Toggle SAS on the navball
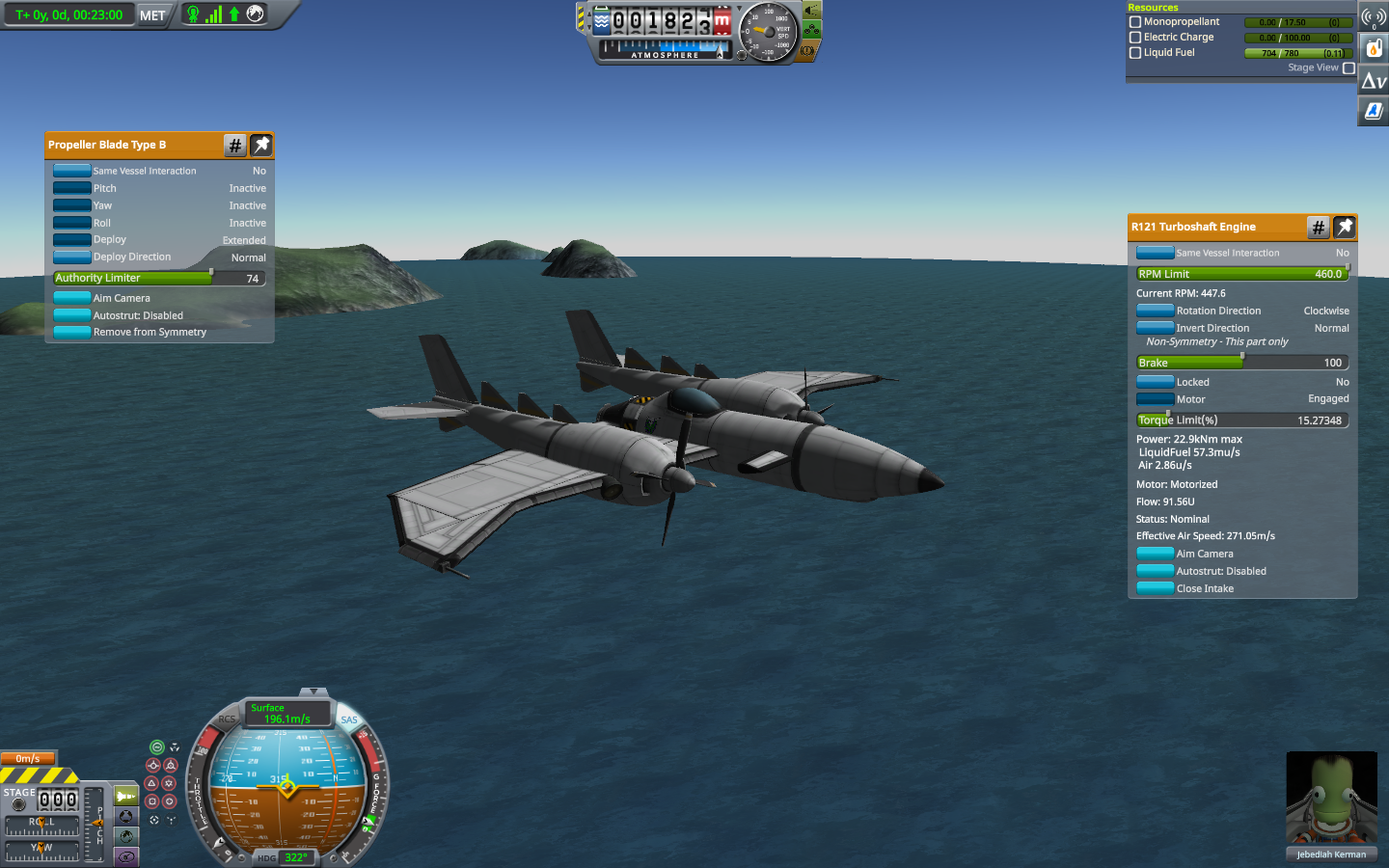The image size is (1389, 868). point(349,719)
